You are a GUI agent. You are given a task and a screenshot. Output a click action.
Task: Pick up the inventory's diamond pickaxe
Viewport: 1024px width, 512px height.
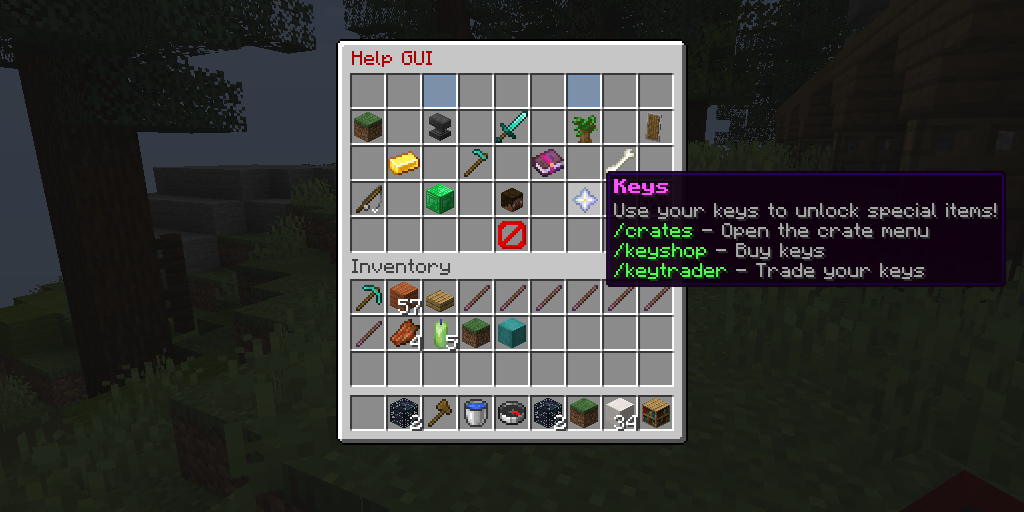[368, 297]
